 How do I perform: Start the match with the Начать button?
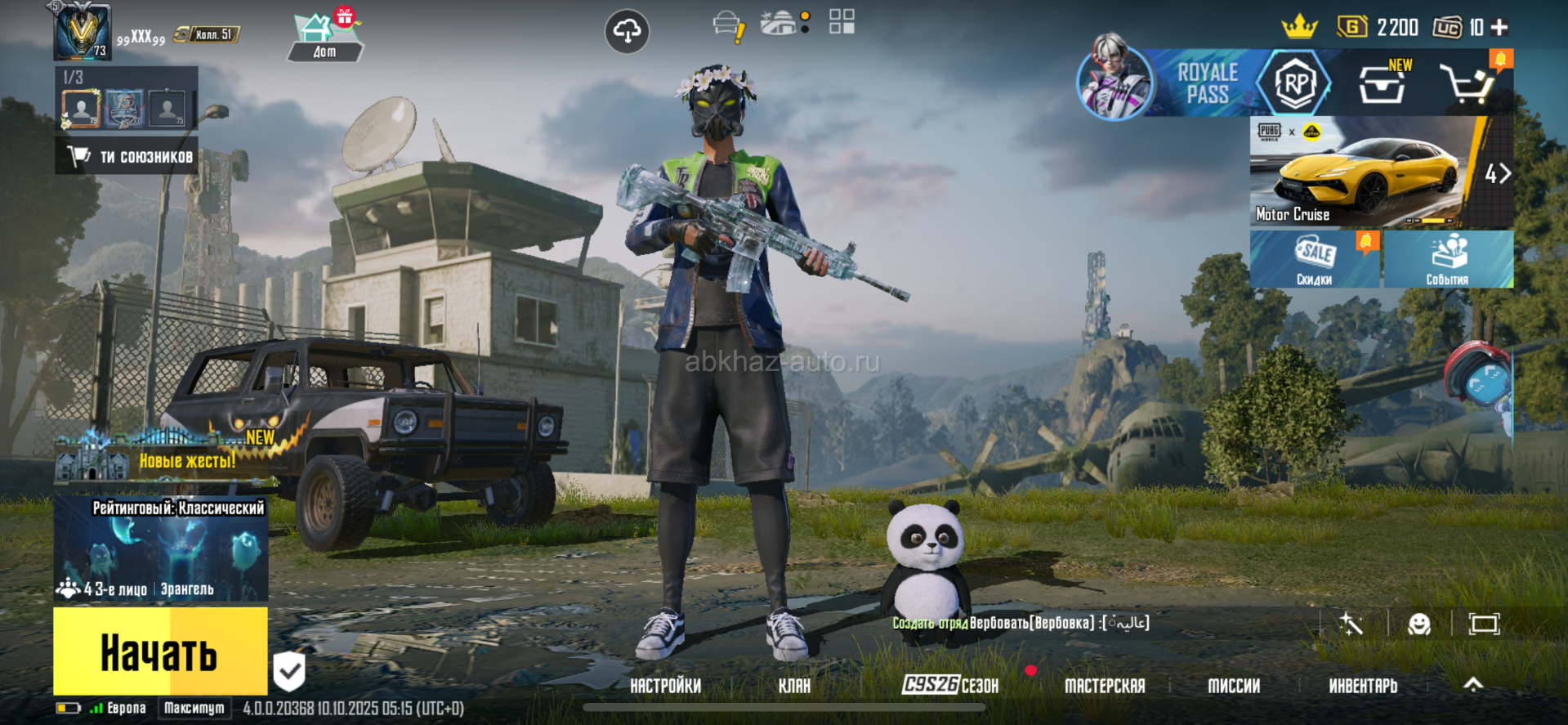tap(160, 652)
